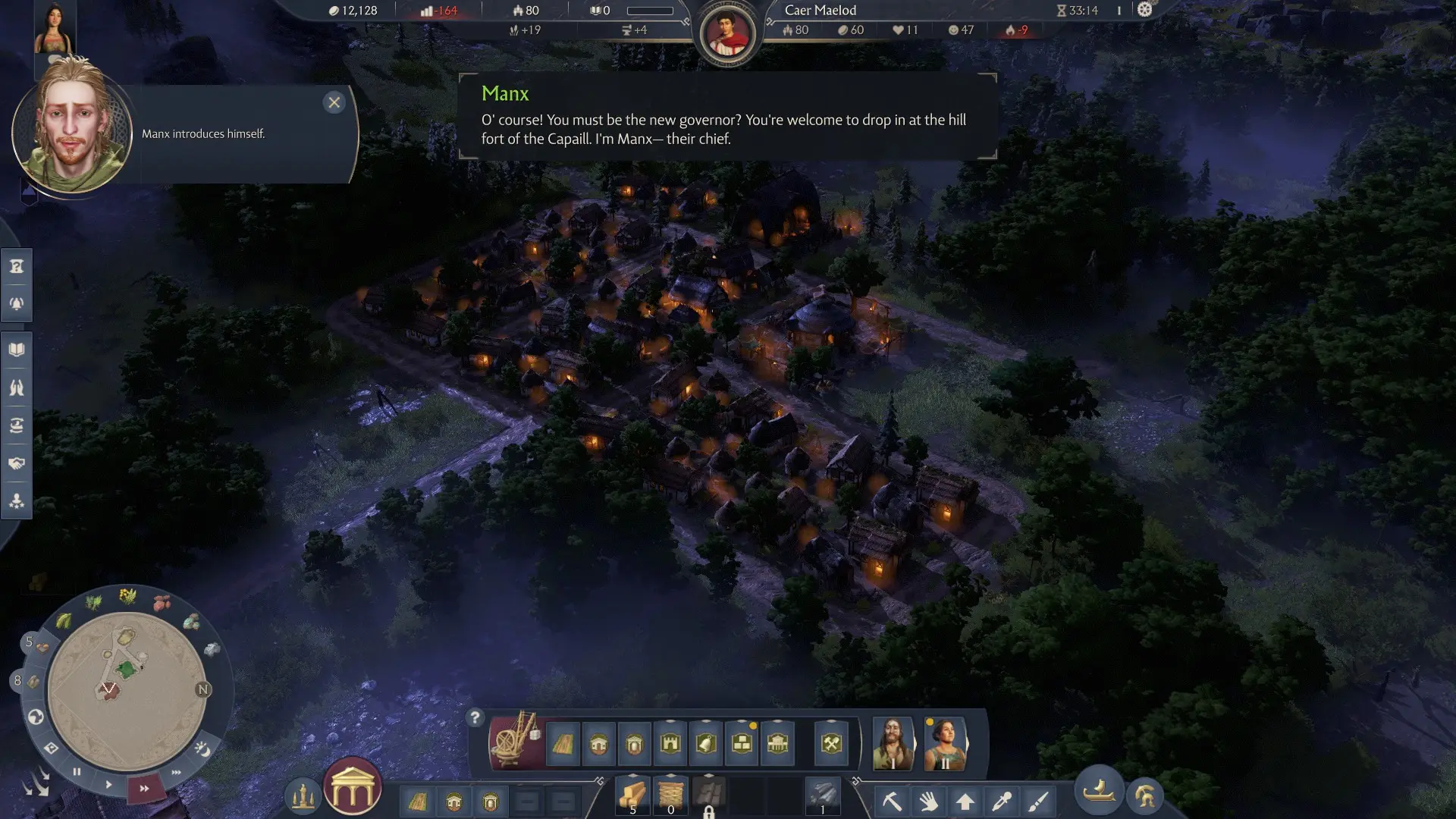This screenshot has width=1456, height=819.
Task: Open the notification bell panel
Action: pyautogui.click(x=17, y=303)
